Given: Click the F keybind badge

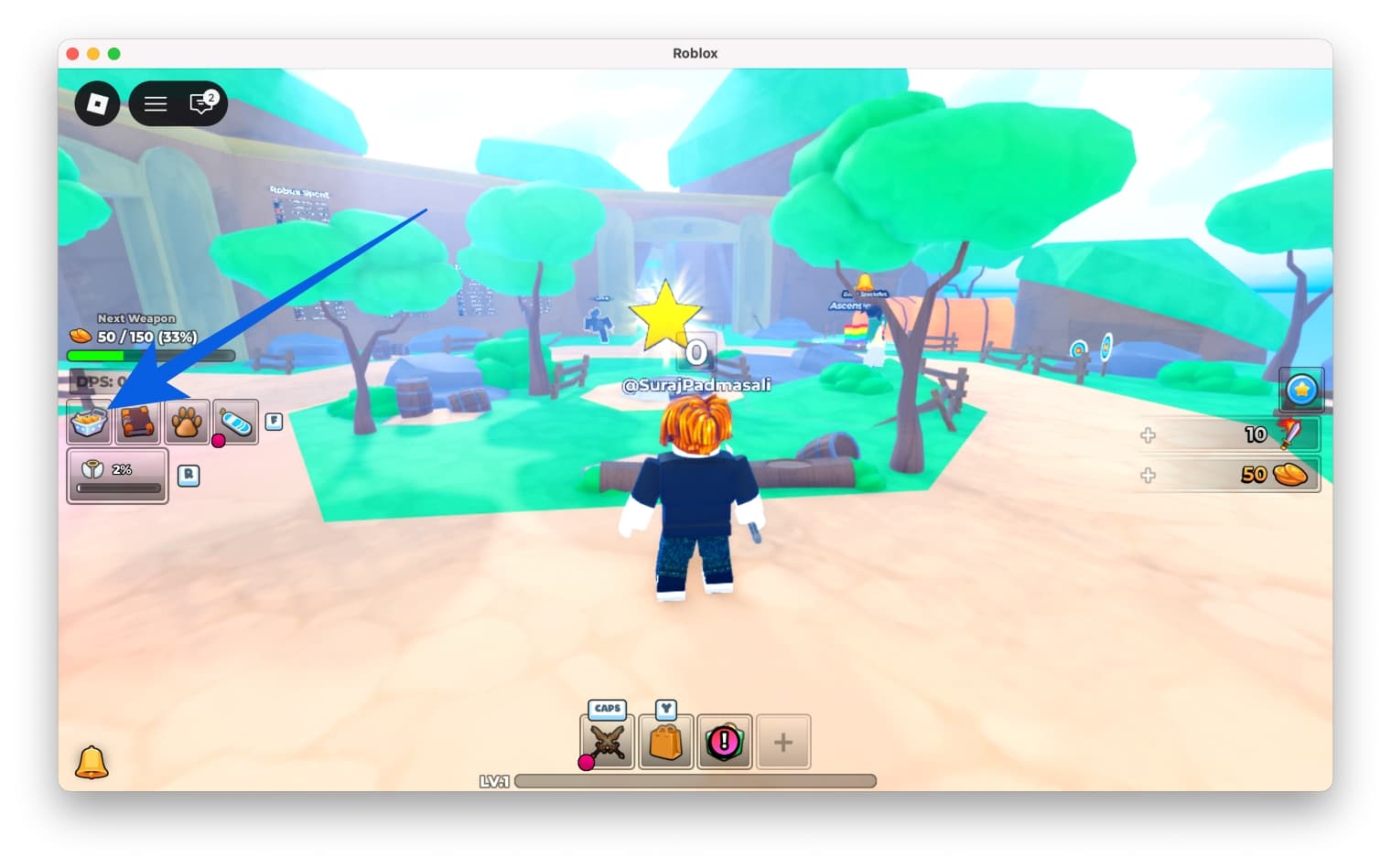Looking at the screenshot, I should 272,421.
